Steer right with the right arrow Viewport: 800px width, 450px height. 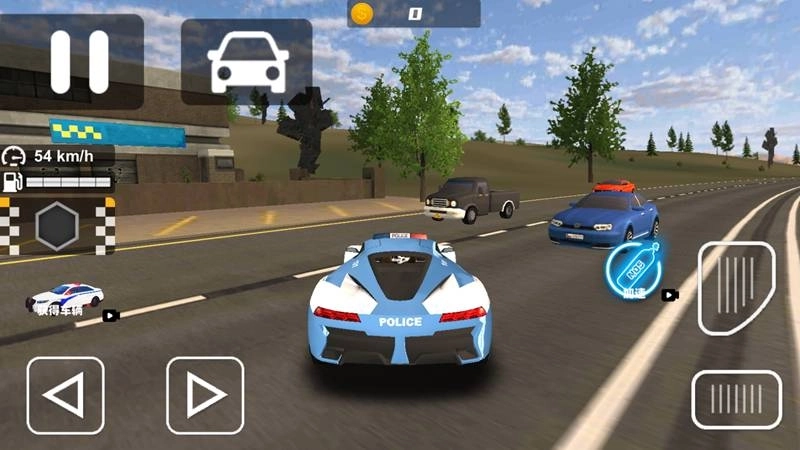click(x=205, y=395)
